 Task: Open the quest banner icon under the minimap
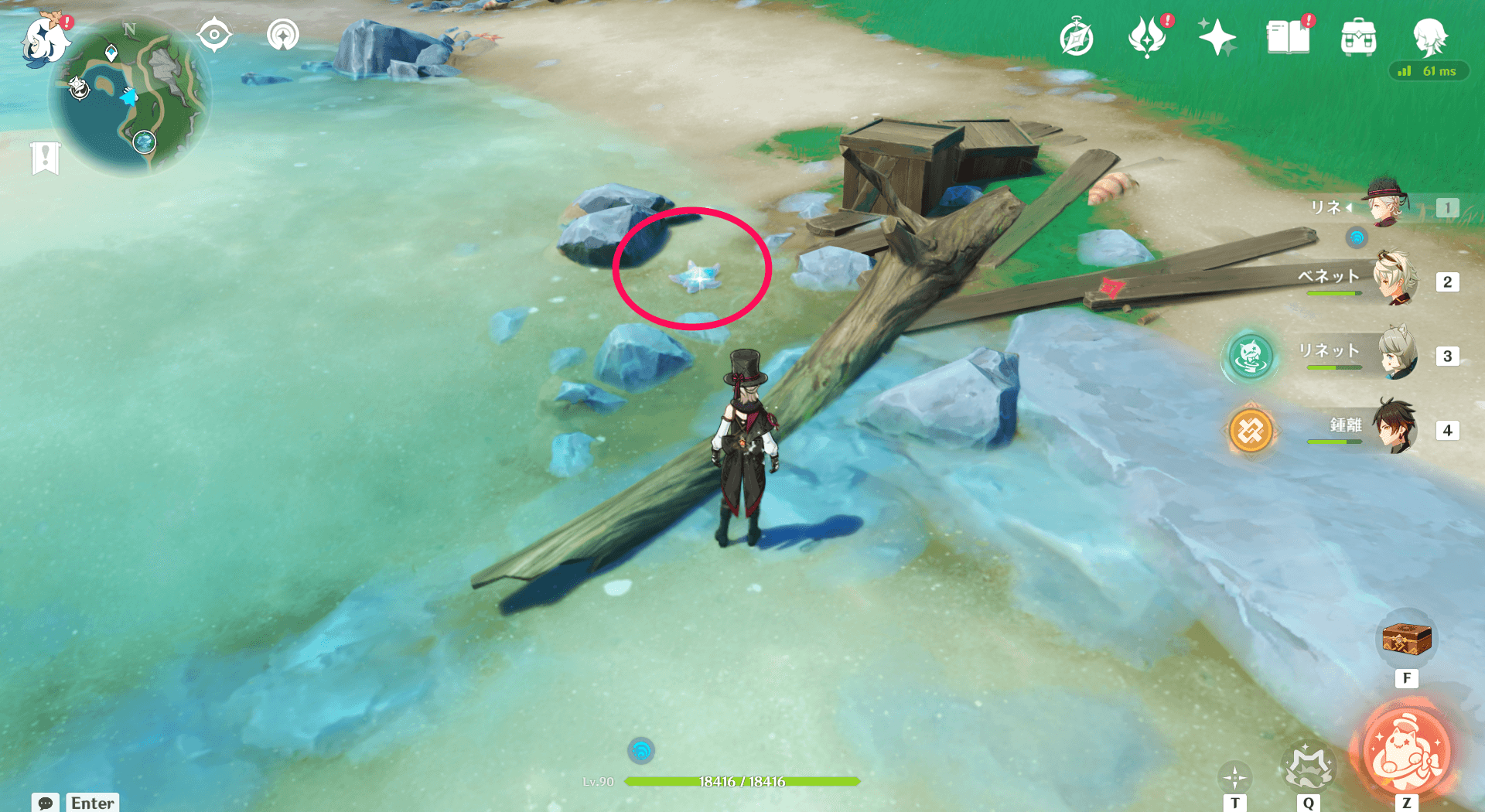coord(46,158)
